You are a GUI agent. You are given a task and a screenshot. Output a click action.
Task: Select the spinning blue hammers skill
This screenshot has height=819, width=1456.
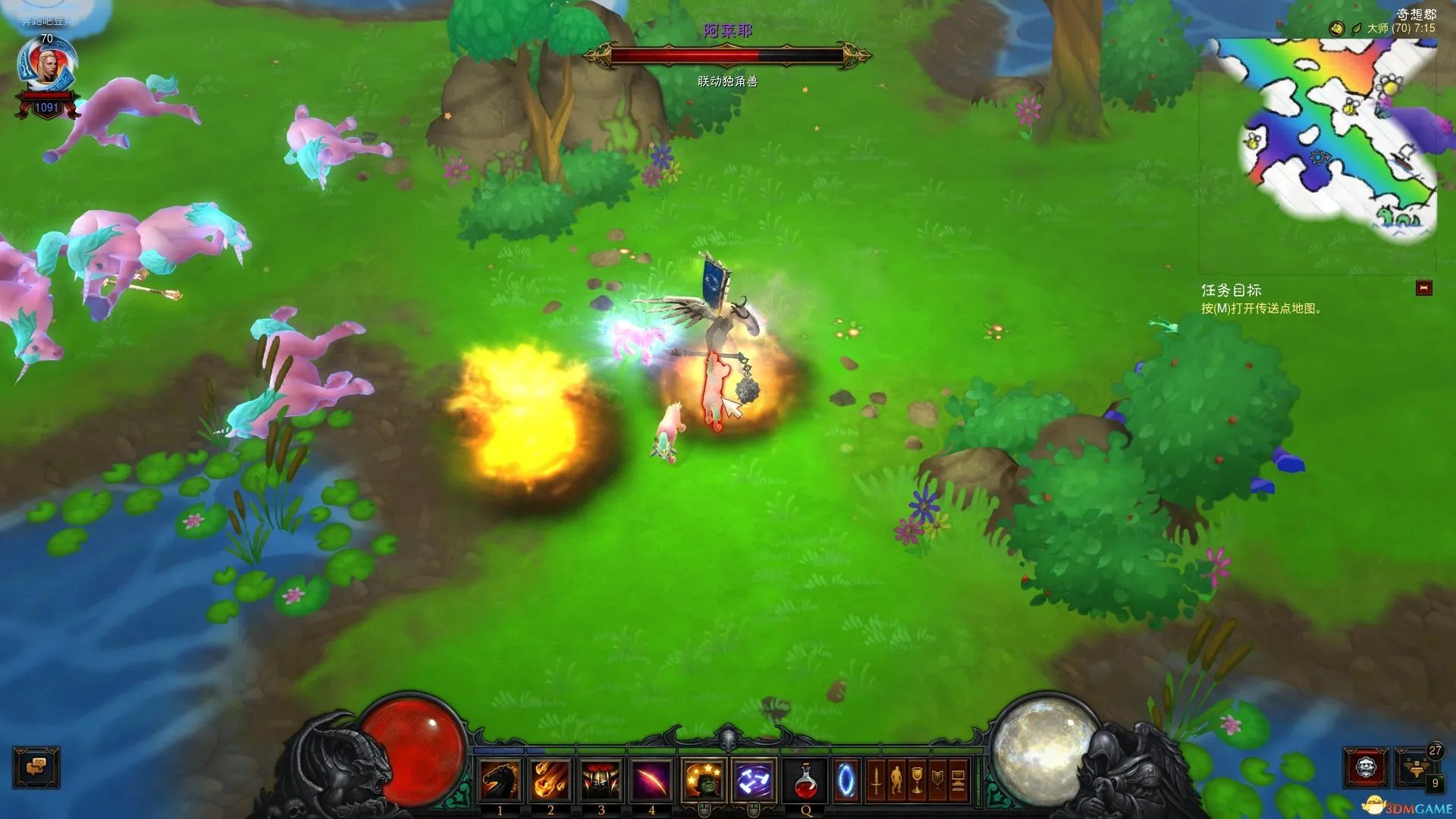[754, 780]
